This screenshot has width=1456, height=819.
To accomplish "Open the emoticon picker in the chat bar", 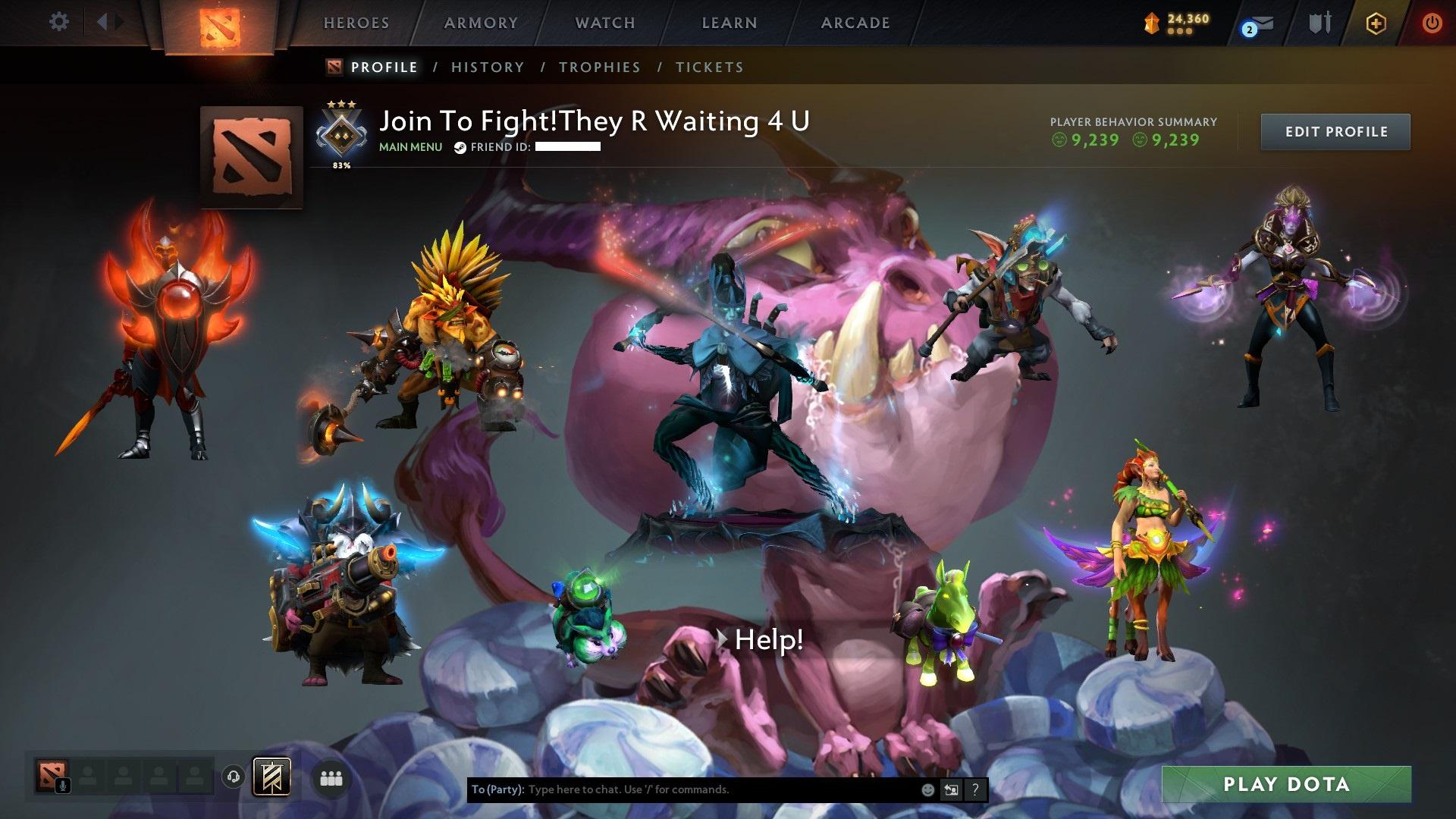I will click(927, 789).
